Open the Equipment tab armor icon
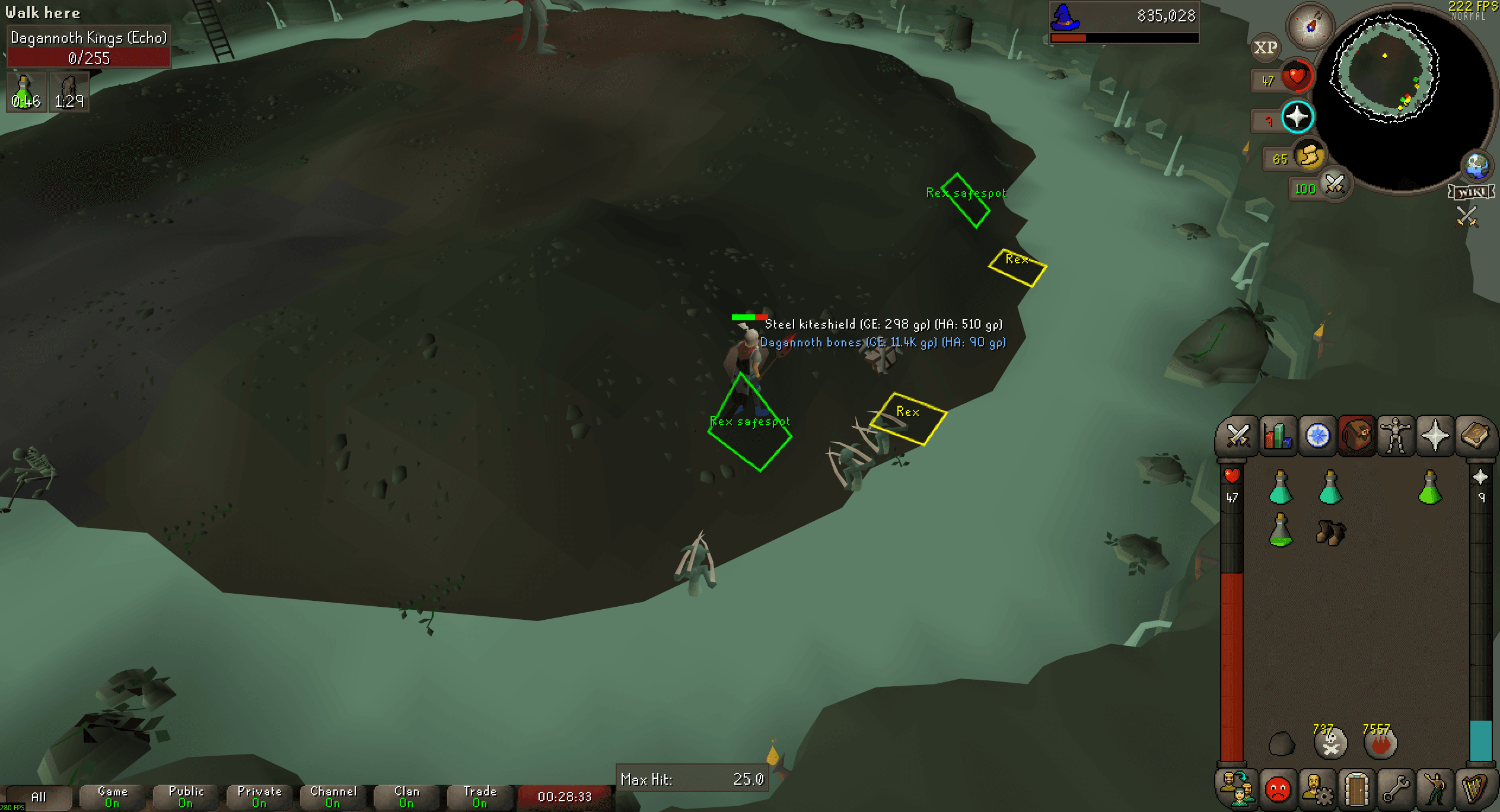This screenshot has width=1500, height=812. point(1395,436)
